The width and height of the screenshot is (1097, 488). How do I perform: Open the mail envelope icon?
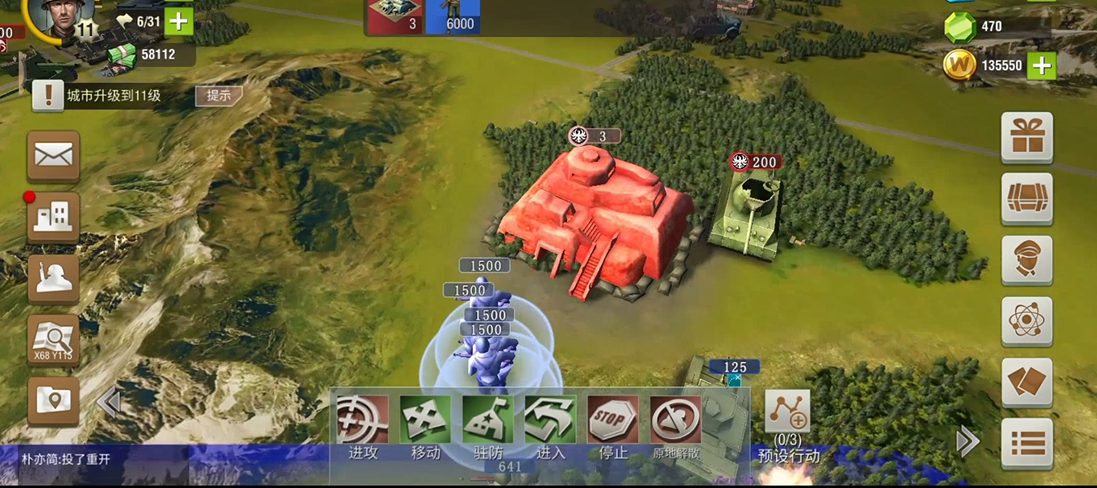click(x=53, y=156)
